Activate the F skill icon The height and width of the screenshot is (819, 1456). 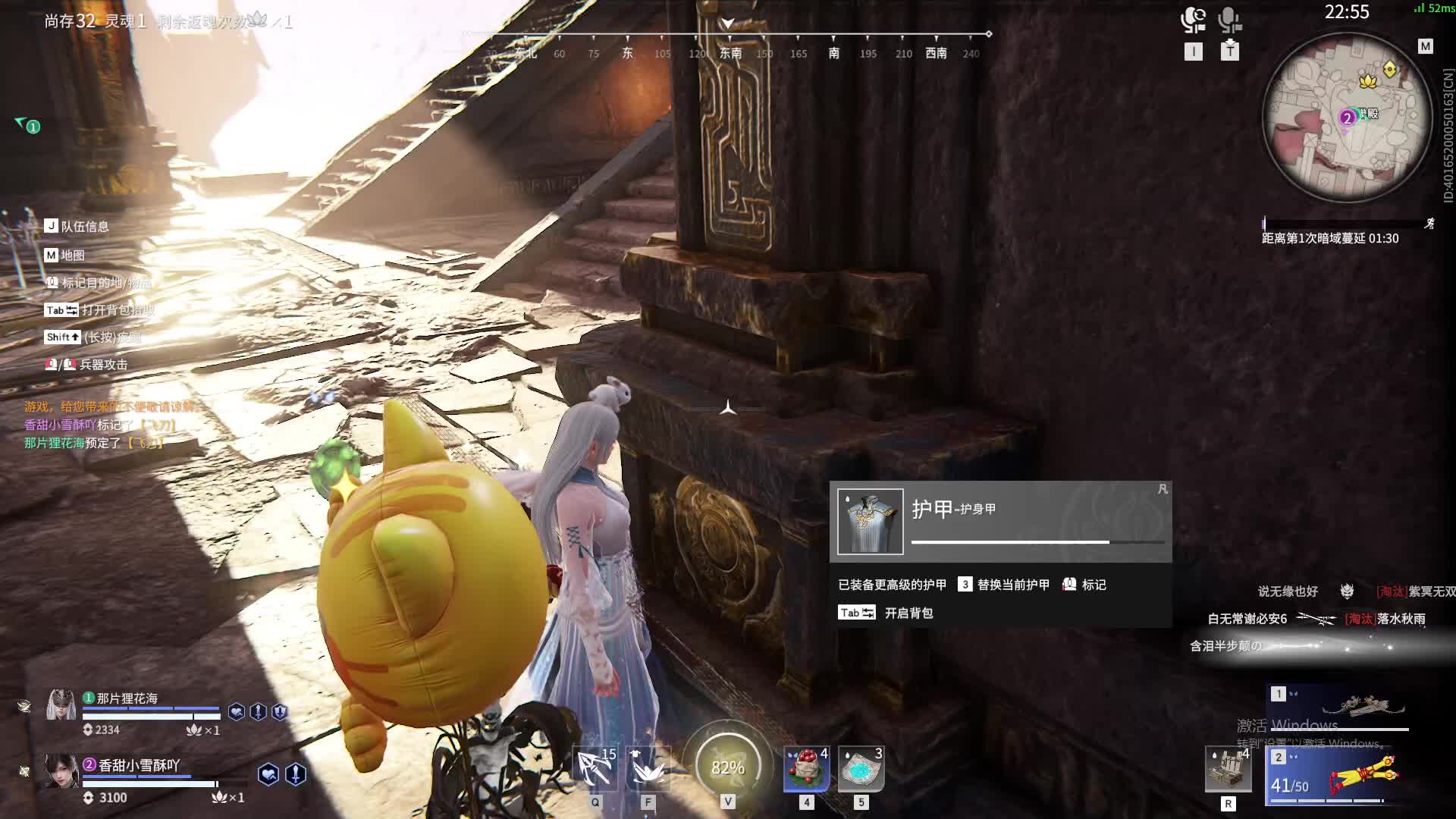[648, 769]
